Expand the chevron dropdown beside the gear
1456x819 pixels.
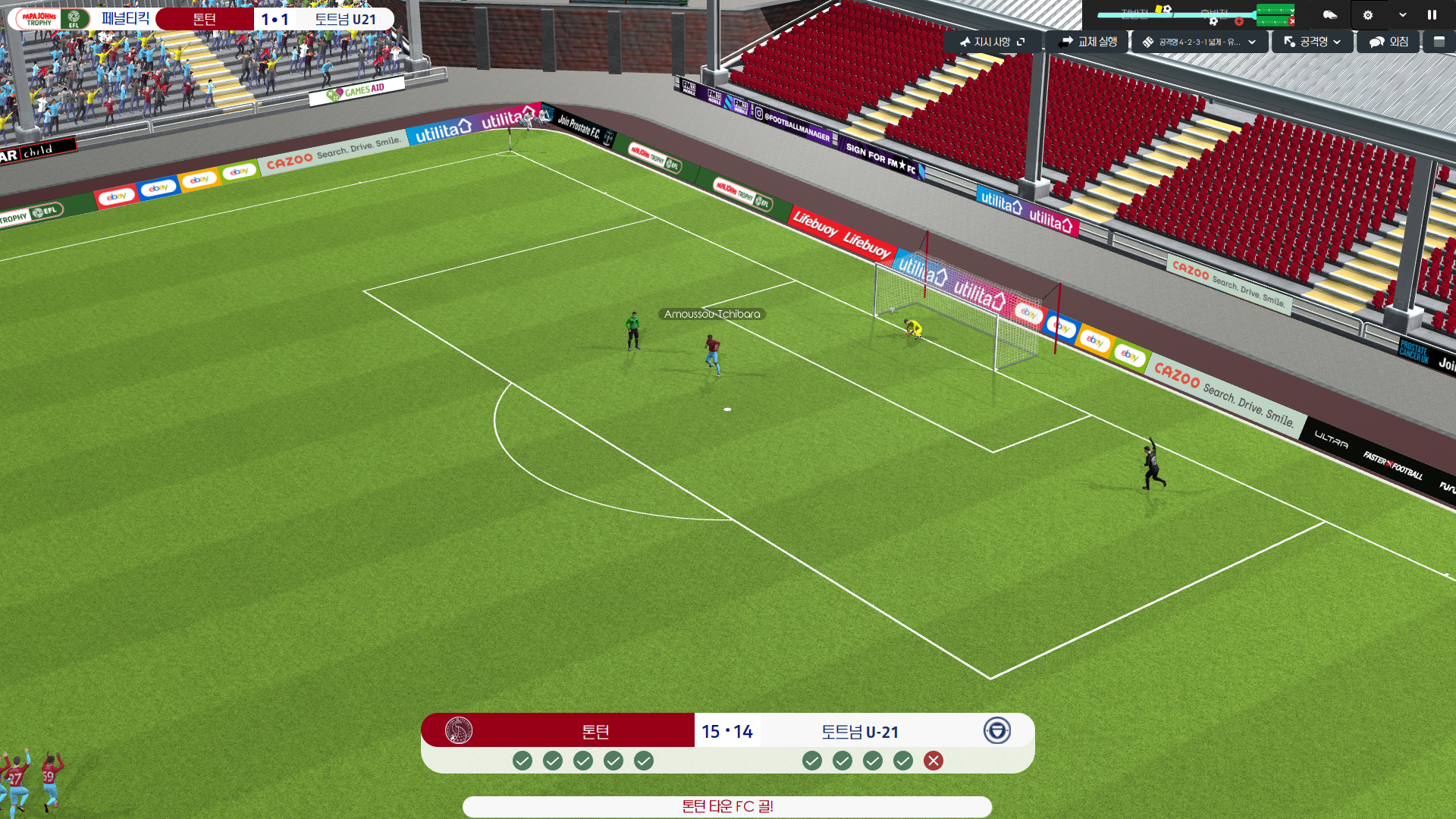1403,14
